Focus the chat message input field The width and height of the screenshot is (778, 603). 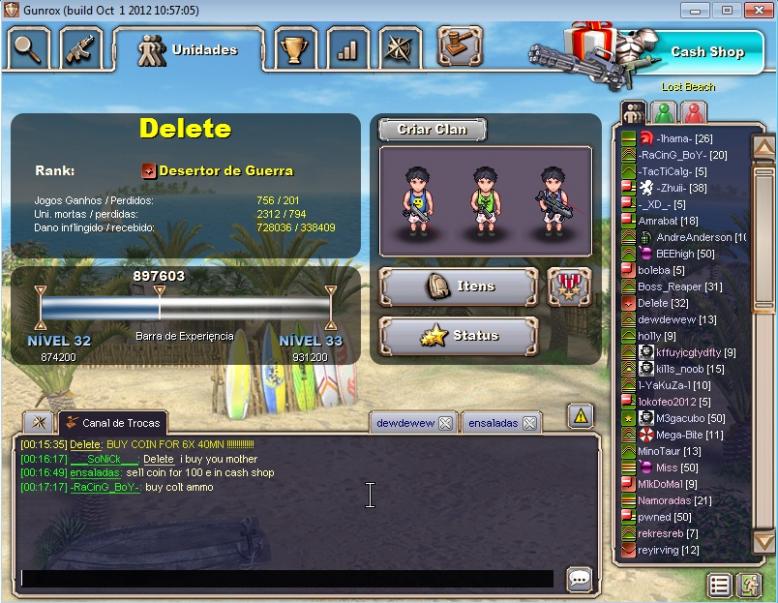click(286, 579)
